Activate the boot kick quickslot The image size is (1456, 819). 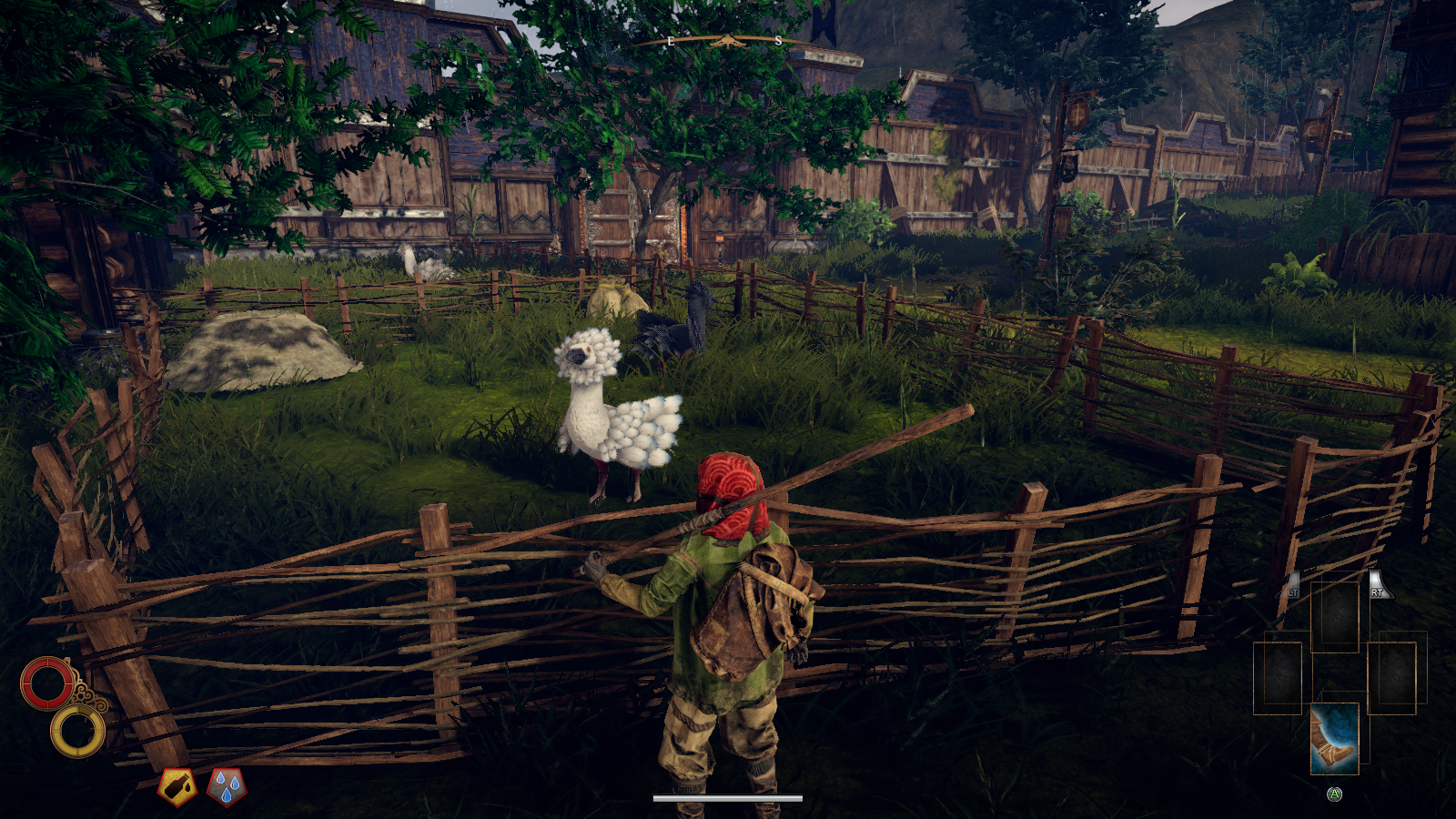1334,738
